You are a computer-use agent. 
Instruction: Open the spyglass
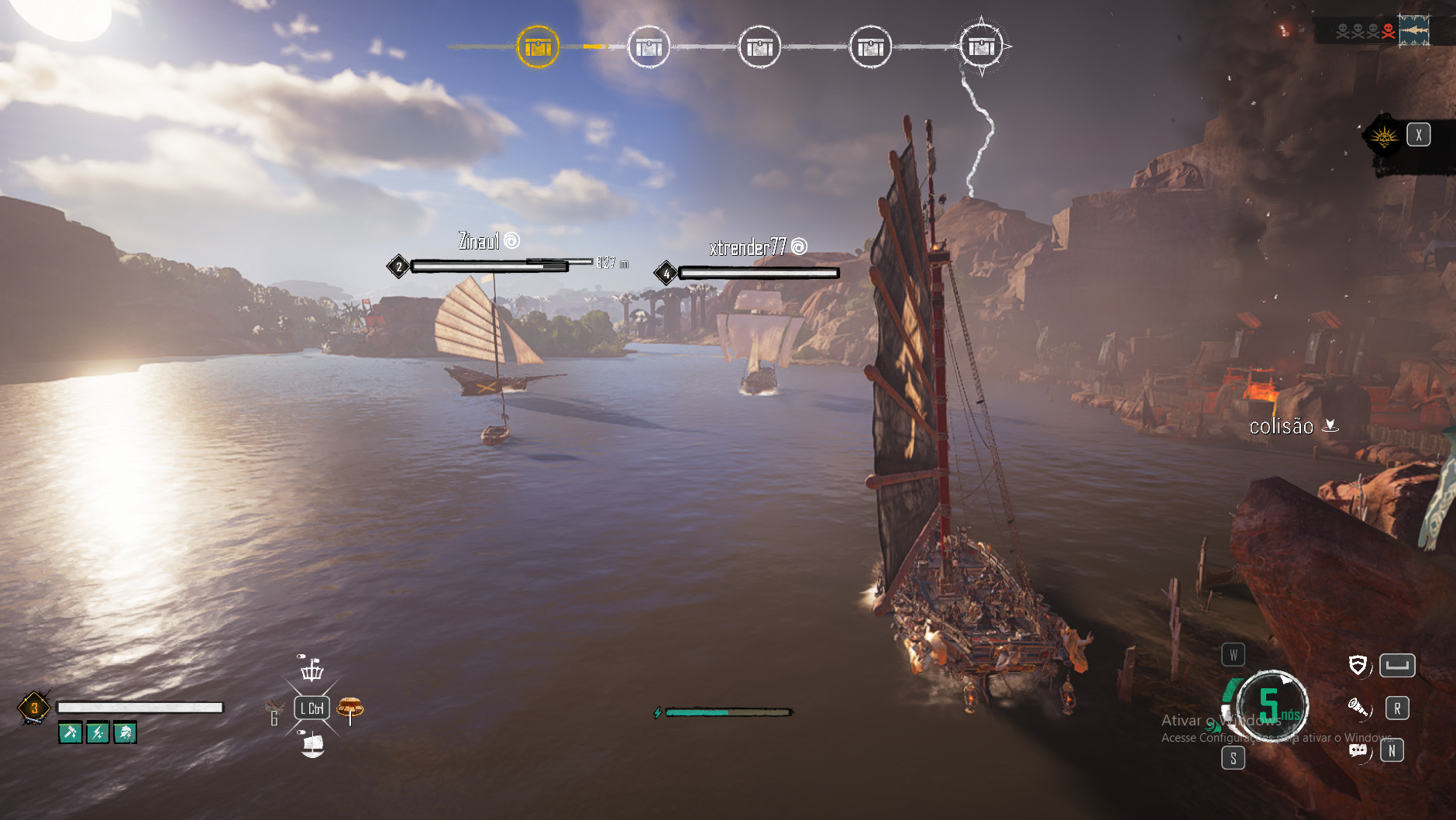(x=1358, y=707)
